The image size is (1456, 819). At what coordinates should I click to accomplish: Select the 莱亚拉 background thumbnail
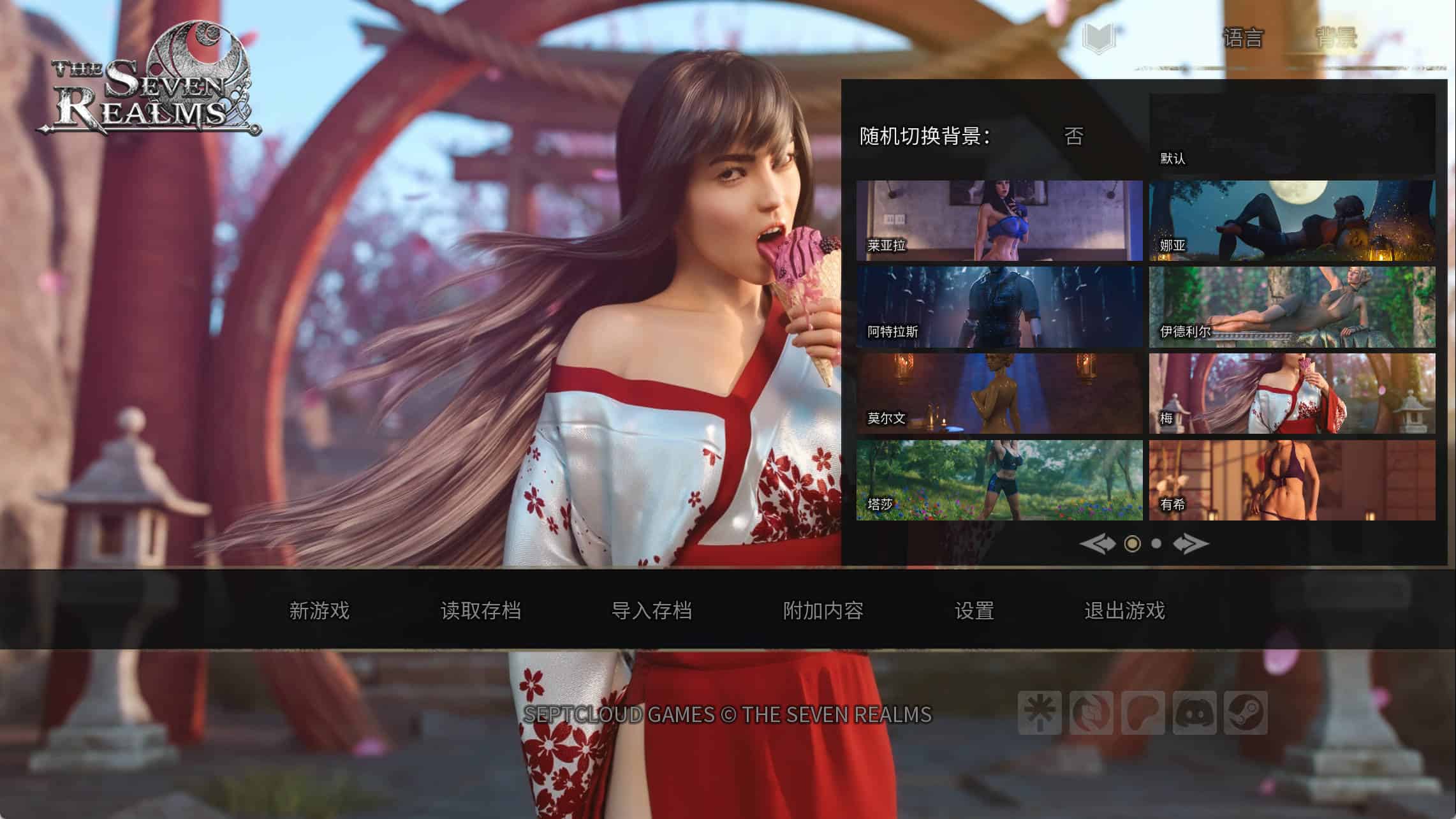click(x=999, y=221)
